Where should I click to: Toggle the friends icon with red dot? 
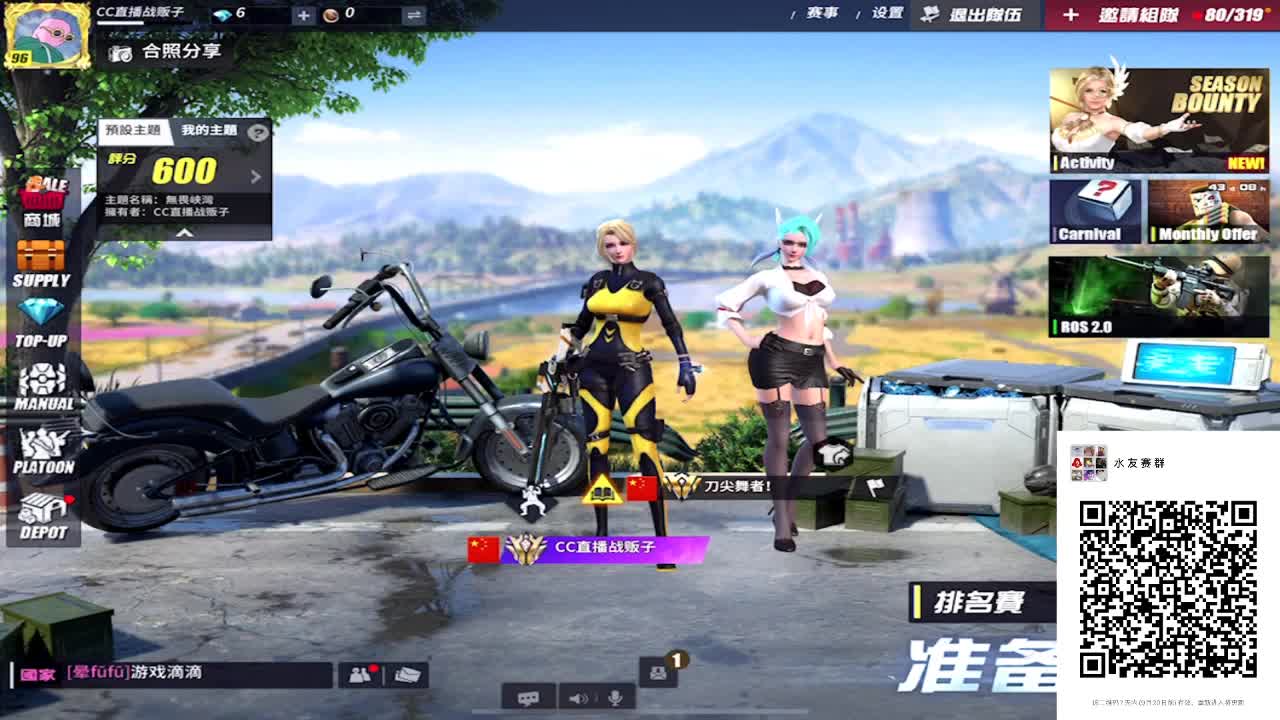(357, 674)
